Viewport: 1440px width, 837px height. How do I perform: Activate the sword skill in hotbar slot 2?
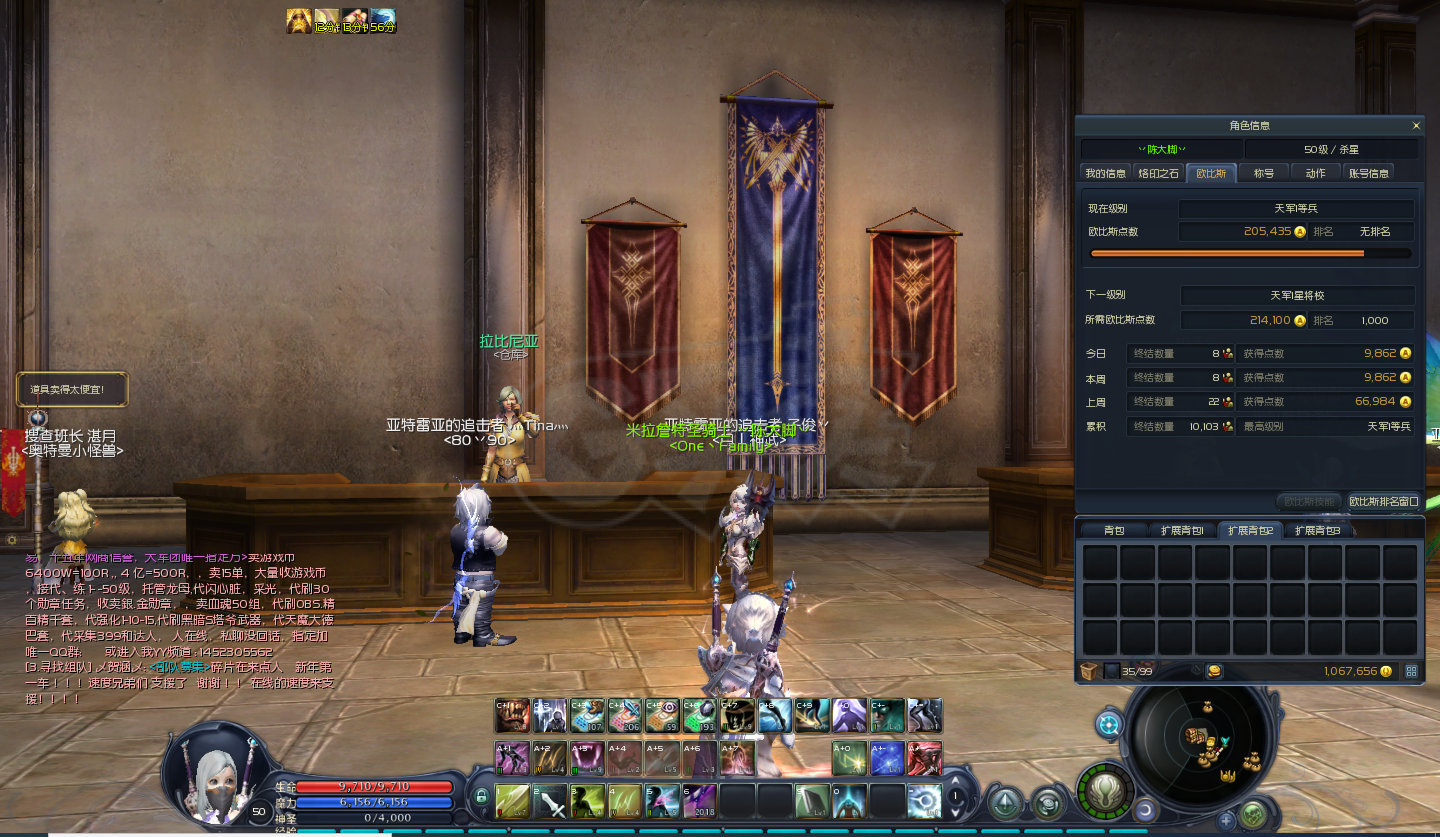pos(551,802)
